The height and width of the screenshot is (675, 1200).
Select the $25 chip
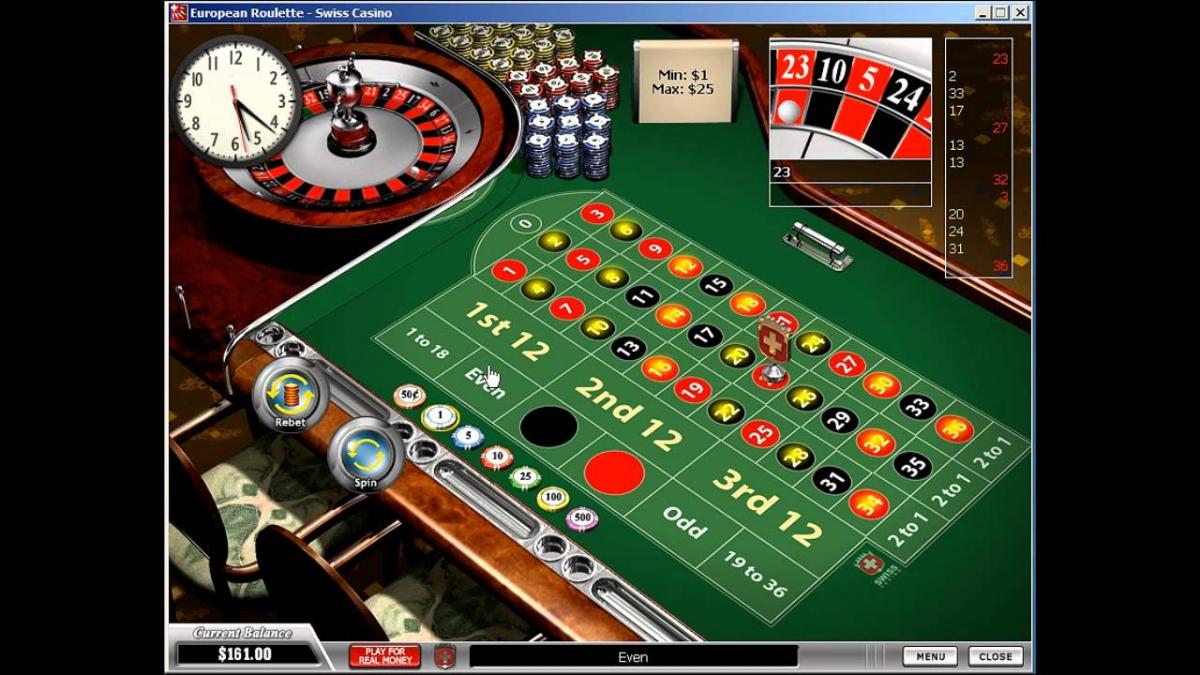(525, 477)
